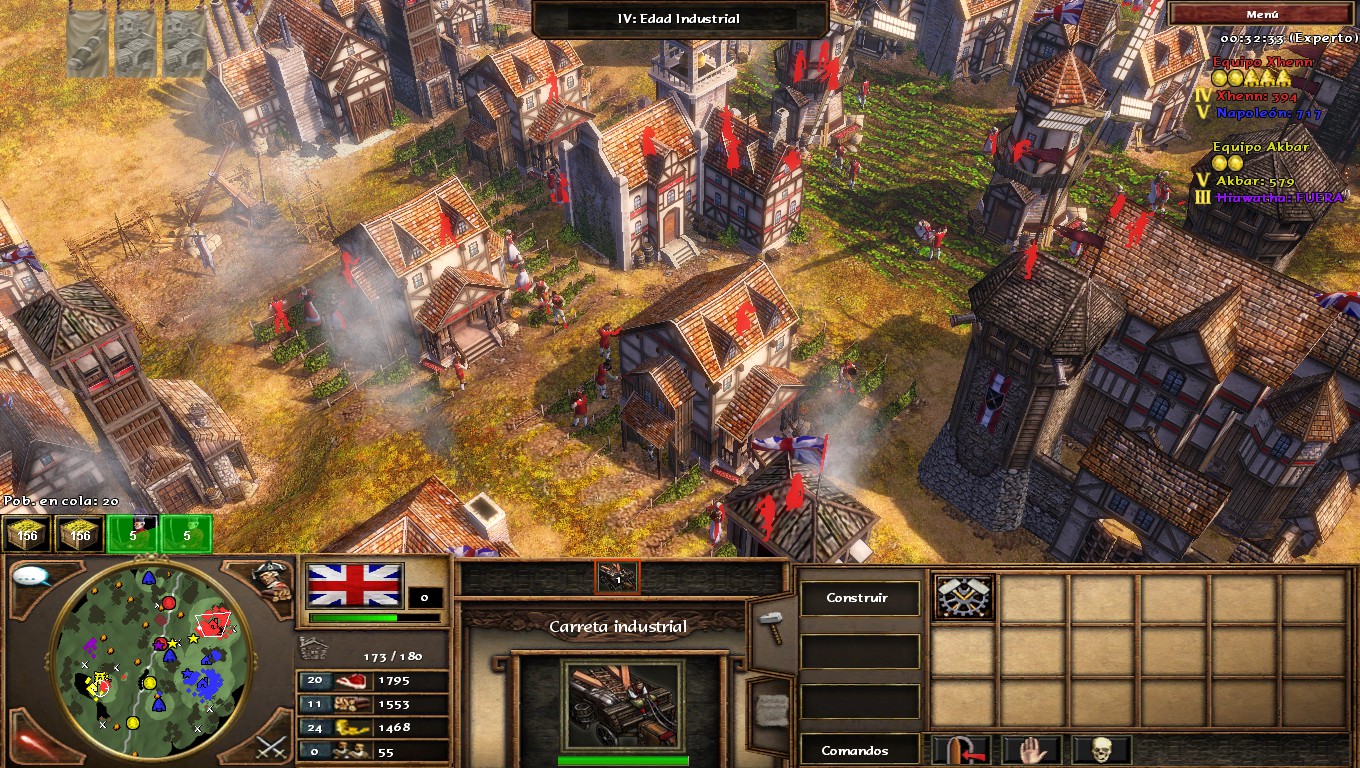1360x768 pixels.
Task: Choose the garrison command with red arrow
Action: [x=962, y=750]
